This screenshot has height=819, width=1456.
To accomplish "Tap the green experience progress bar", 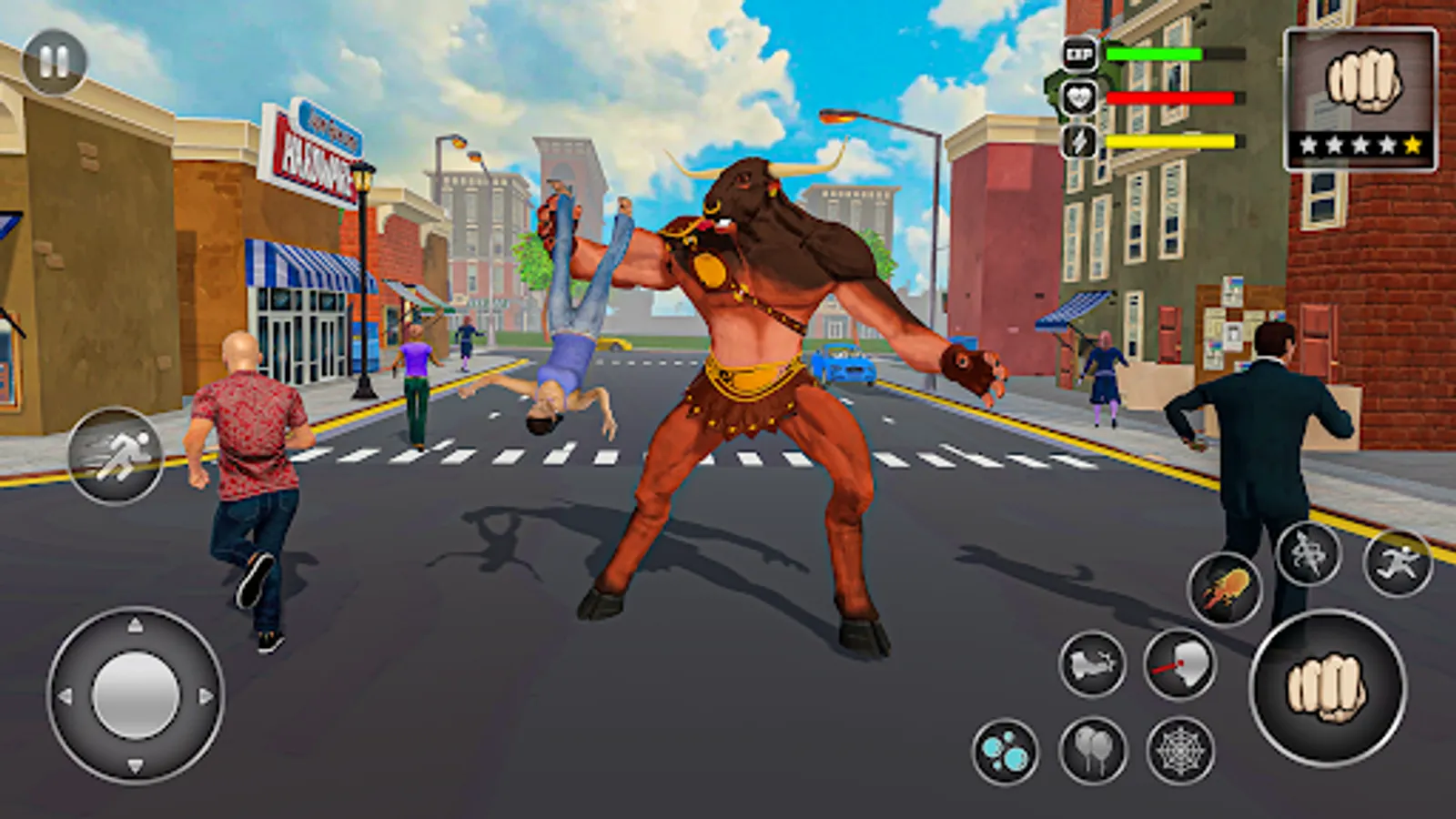I will click(1154, 55).
